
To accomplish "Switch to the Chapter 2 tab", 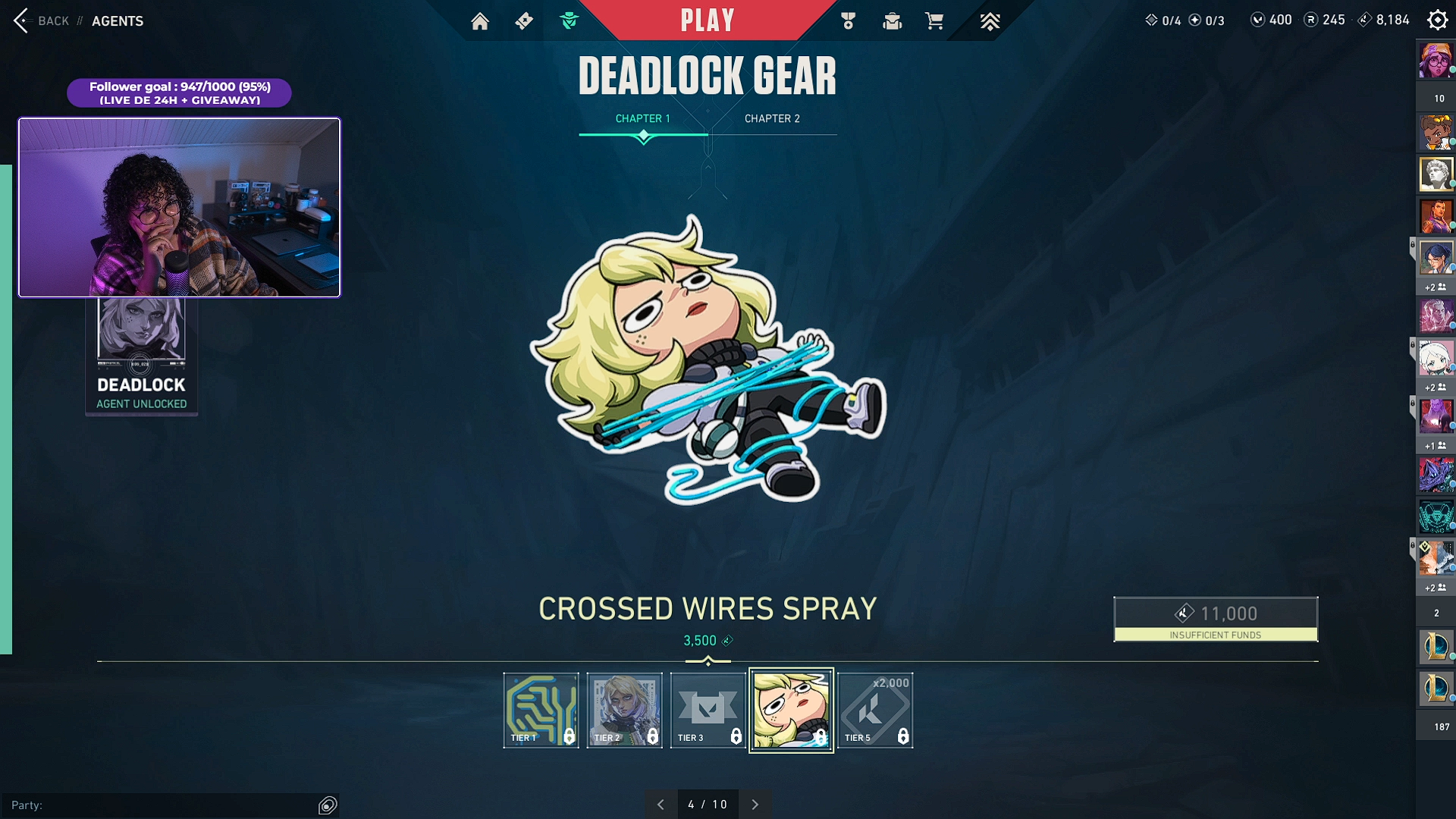I will pyautogui.click(x=772, y=119).
